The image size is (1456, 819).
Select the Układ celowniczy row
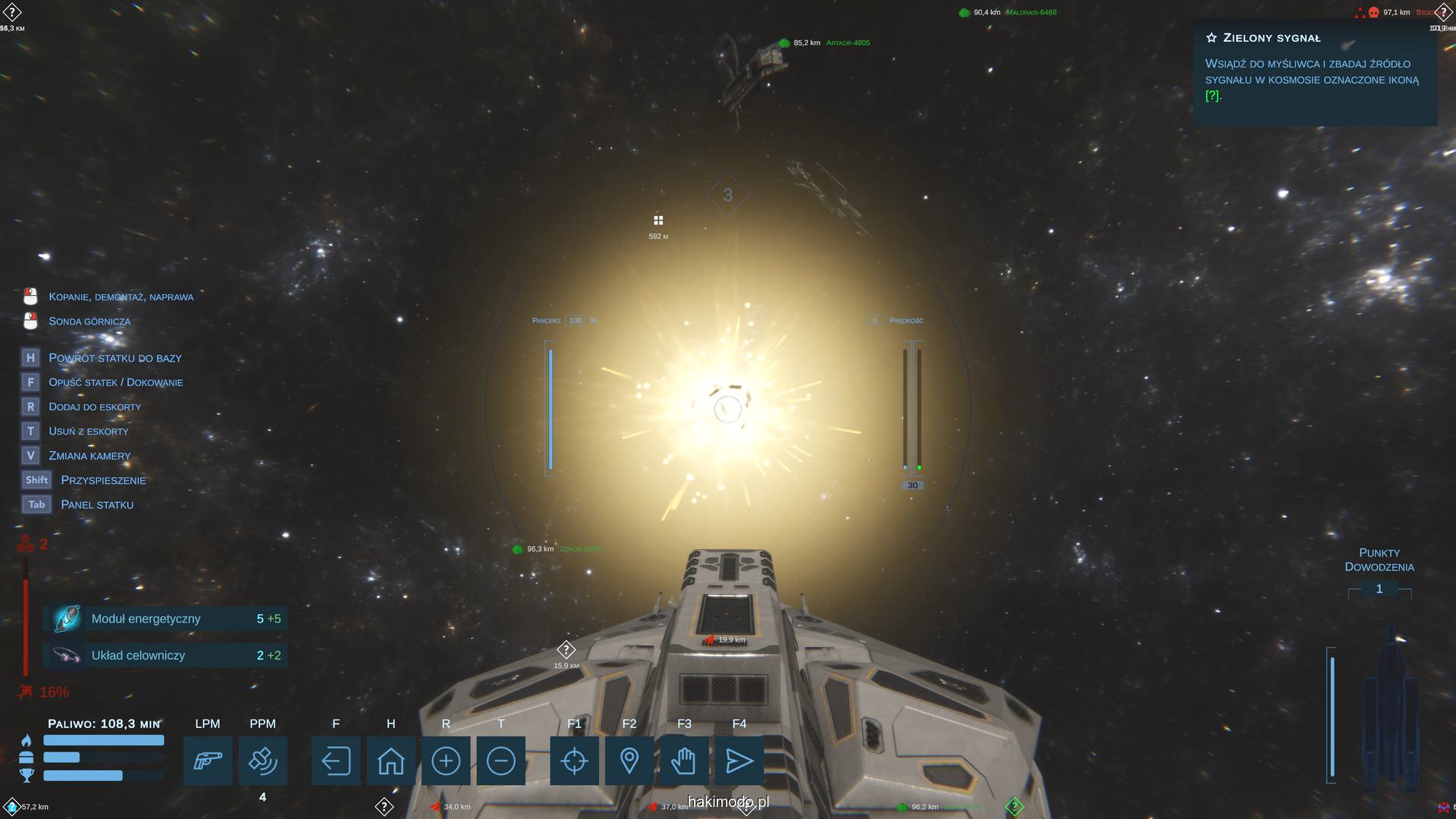point(165,655)
